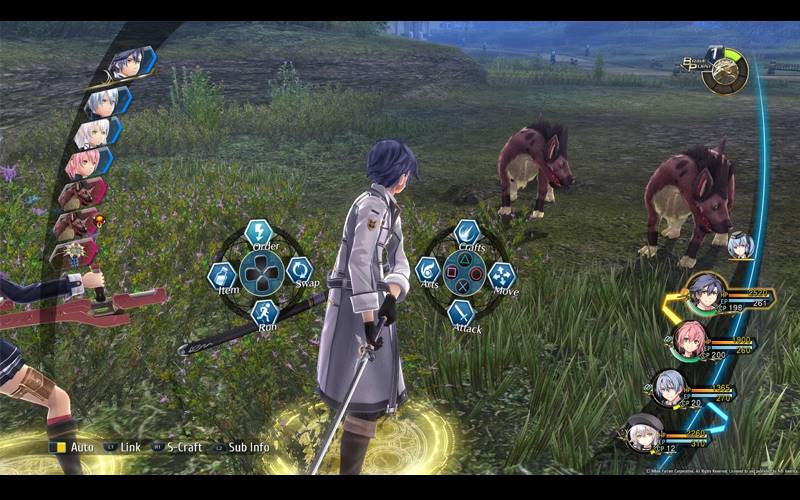Click the enemy turn portrait with orange bonus icon
800x500 pixels.
tap(76, 222)
